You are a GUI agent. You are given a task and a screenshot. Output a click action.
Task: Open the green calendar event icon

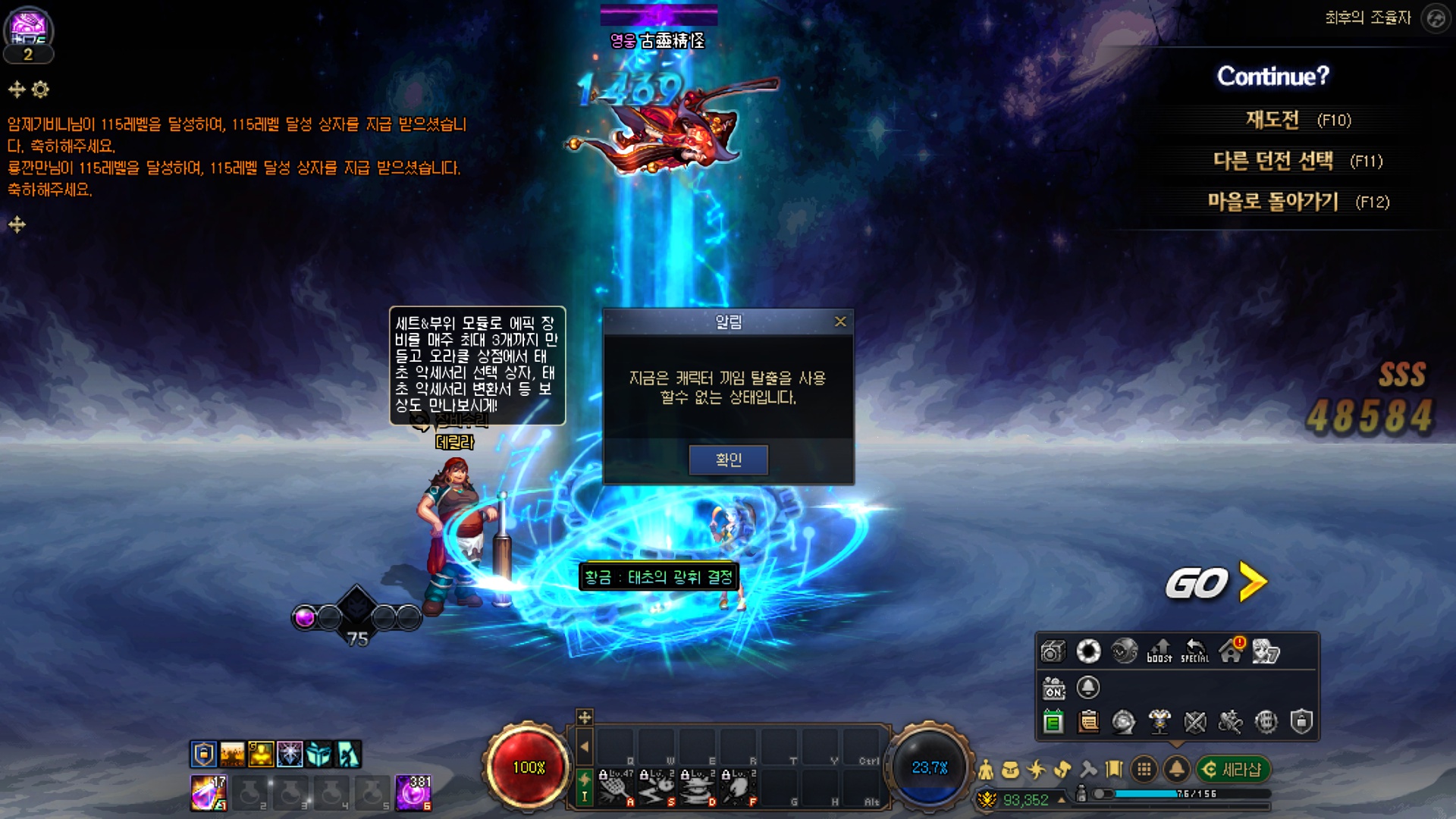click(x=1053, y=722)
